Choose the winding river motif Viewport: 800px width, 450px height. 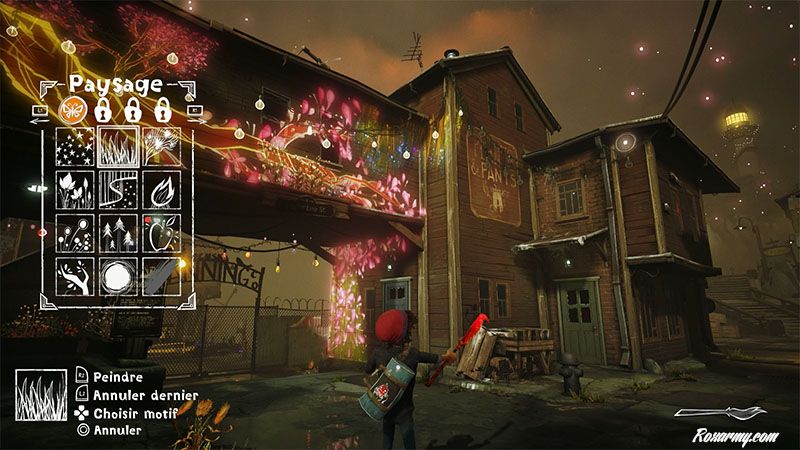click(116, 190)
